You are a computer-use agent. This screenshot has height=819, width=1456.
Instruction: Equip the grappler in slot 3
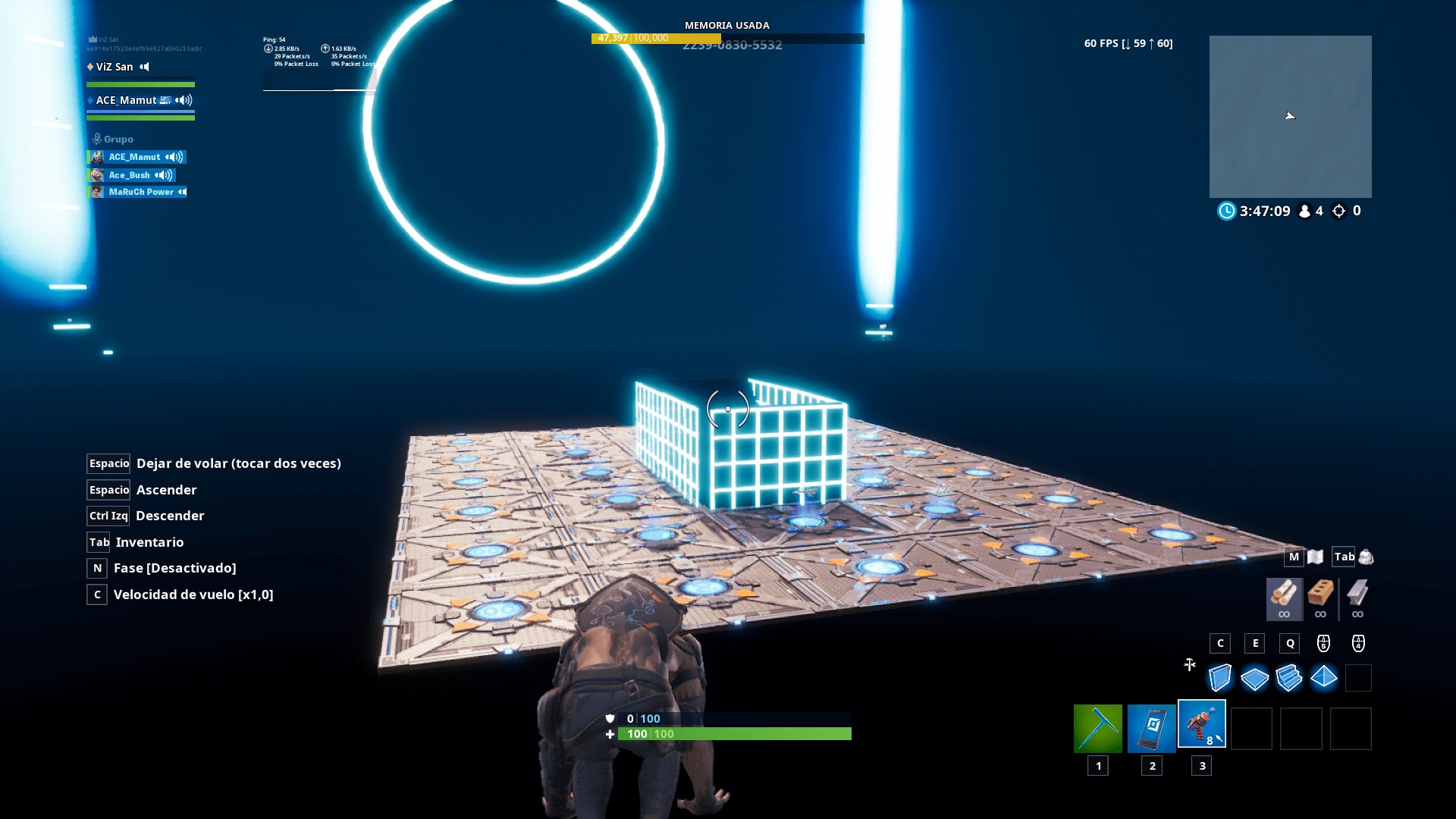coord(1203,724)
